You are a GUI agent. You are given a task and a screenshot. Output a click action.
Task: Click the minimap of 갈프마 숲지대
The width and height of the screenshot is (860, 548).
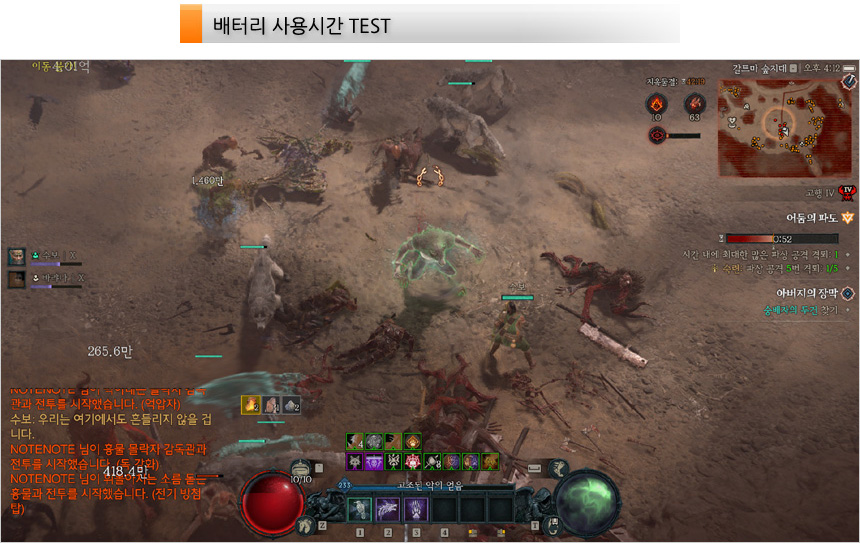tap(782, 126)
